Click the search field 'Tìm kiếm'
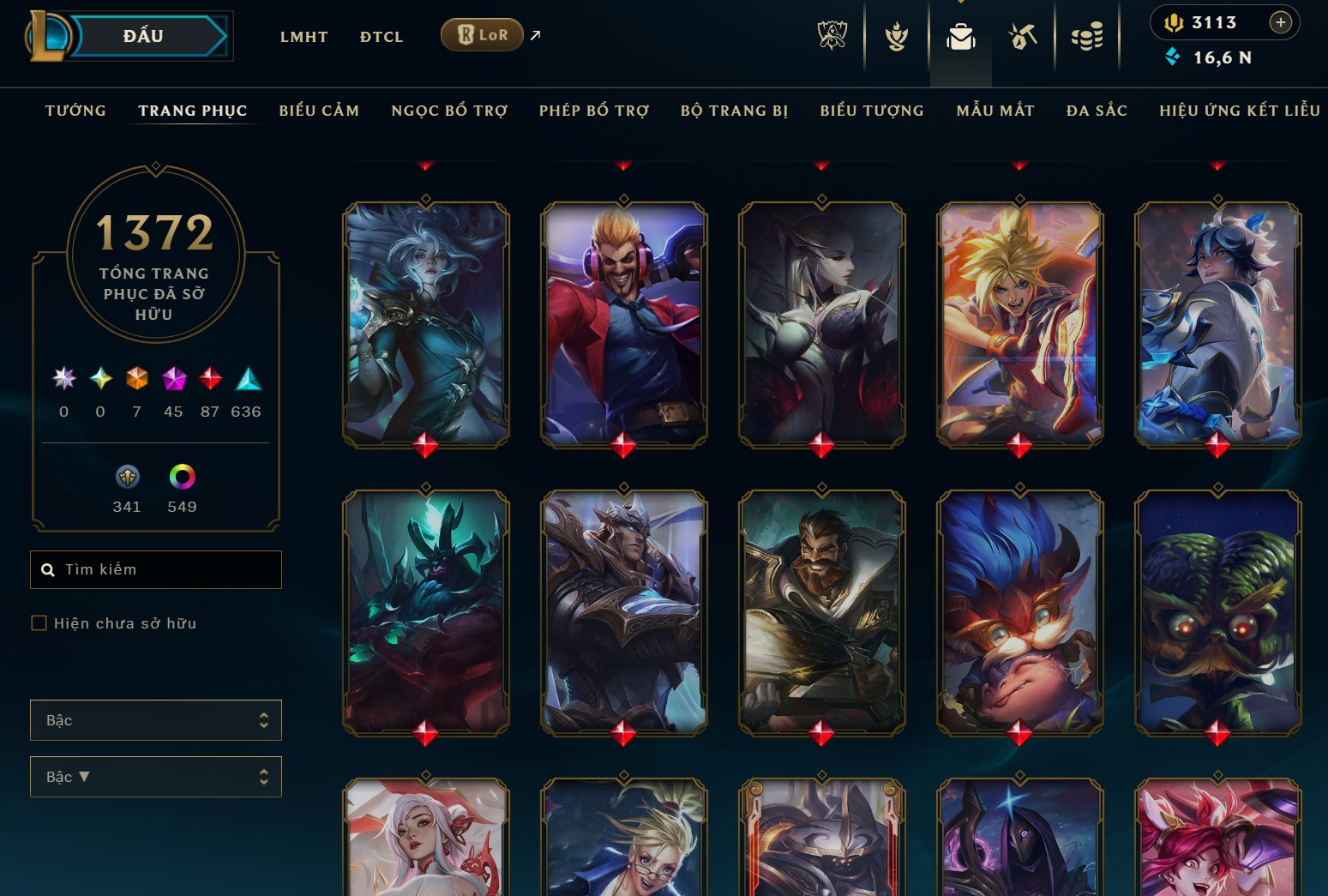The width and height of the screenshot is (1328, 896). [155, 568]
